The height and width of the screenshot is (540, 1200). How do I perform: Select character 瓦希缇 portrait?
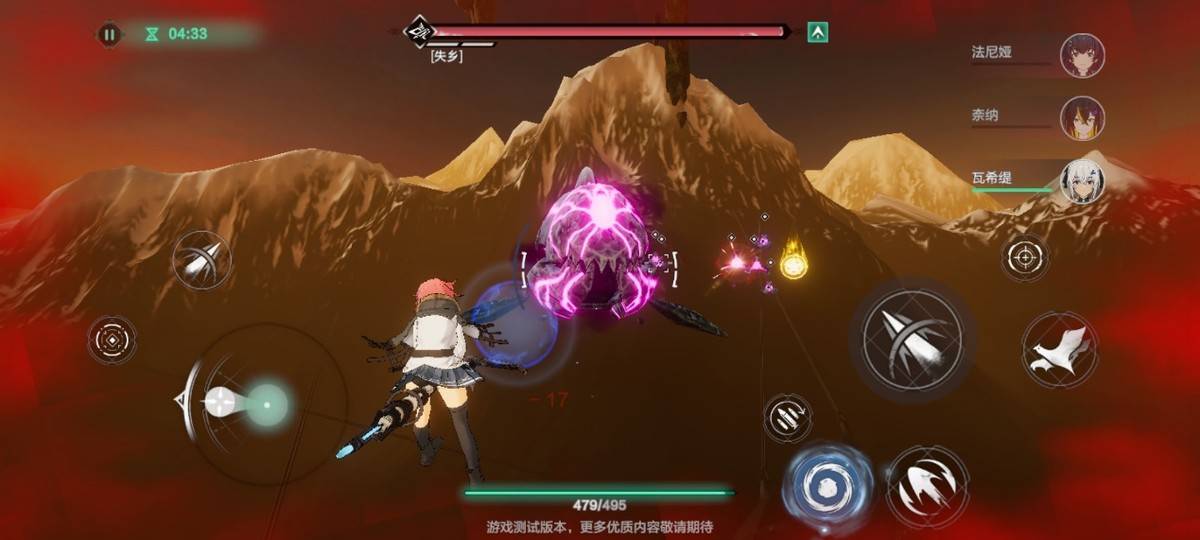pos(1082,181)
